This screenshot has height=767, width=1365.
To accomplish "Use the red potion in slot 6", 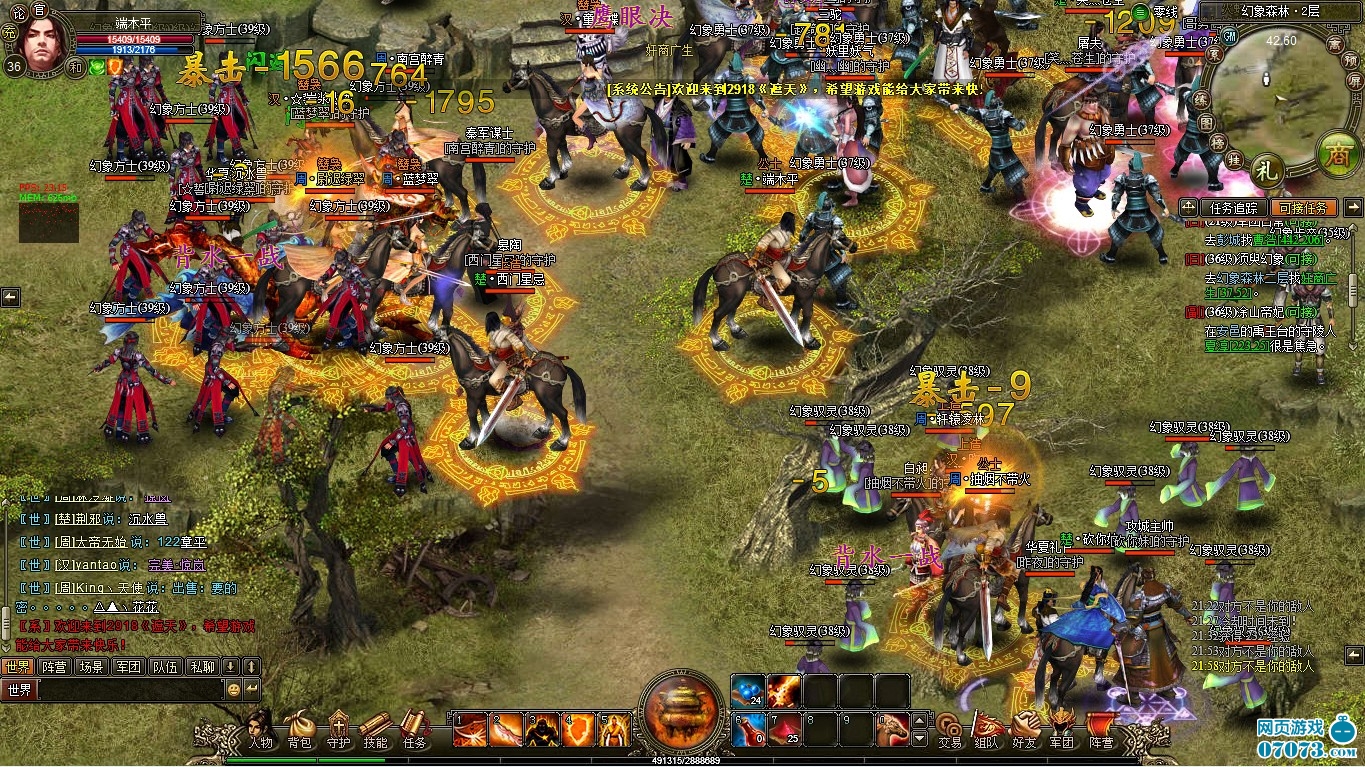I will [x=749, y=730].
